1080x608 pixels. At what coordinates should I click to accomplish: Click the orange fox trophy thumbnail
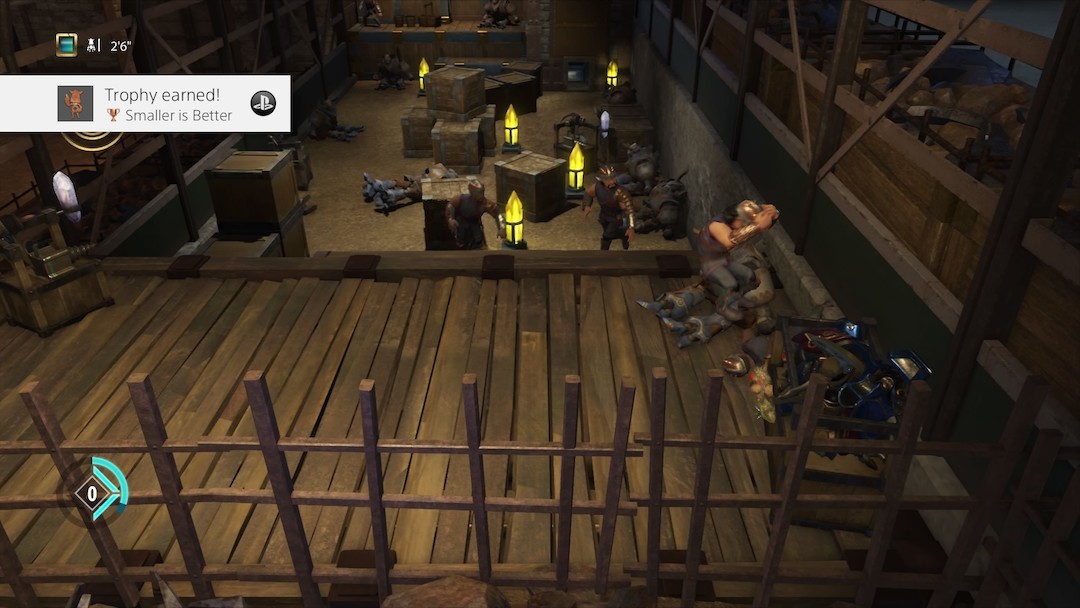click(75, 104)
